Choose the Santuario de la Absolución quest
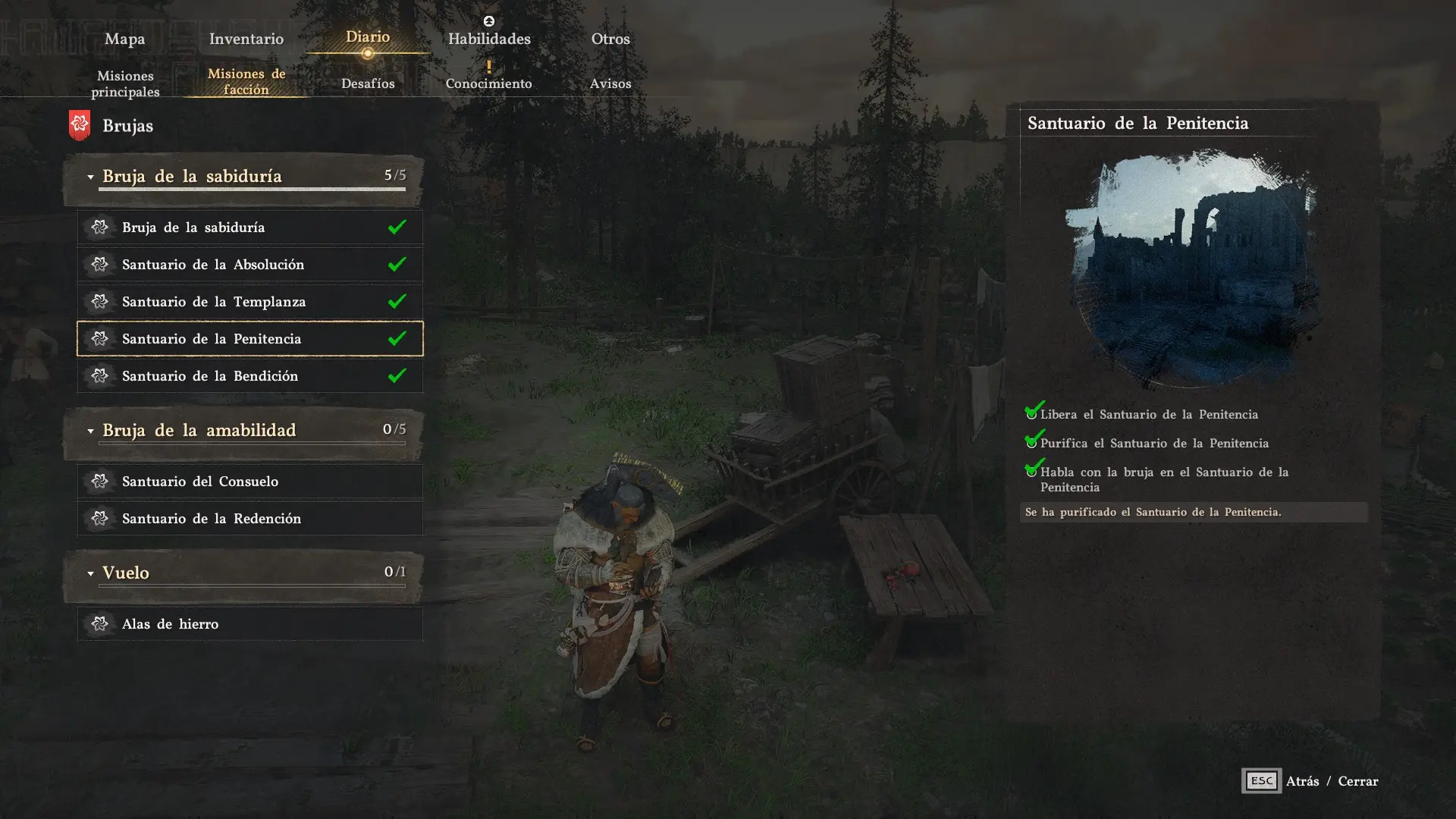This screenshot has height=819, width=1456. point(249,265)
